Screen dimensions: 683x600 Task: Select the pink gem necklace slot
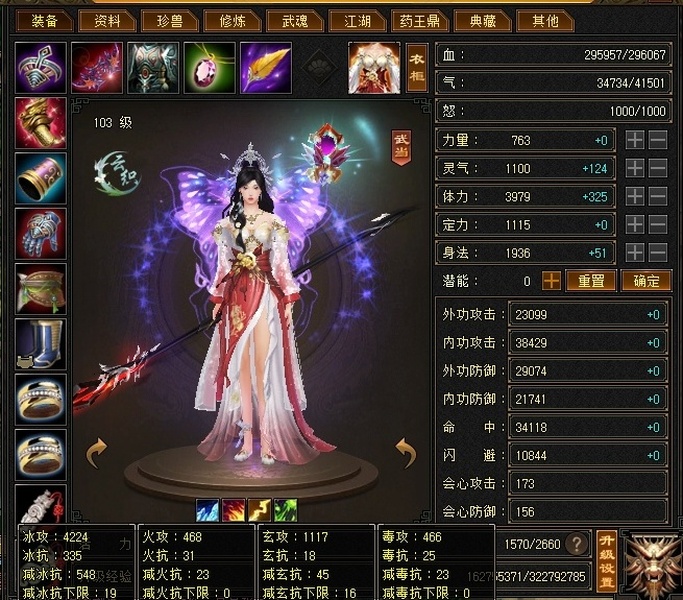(x=210, y=67)
